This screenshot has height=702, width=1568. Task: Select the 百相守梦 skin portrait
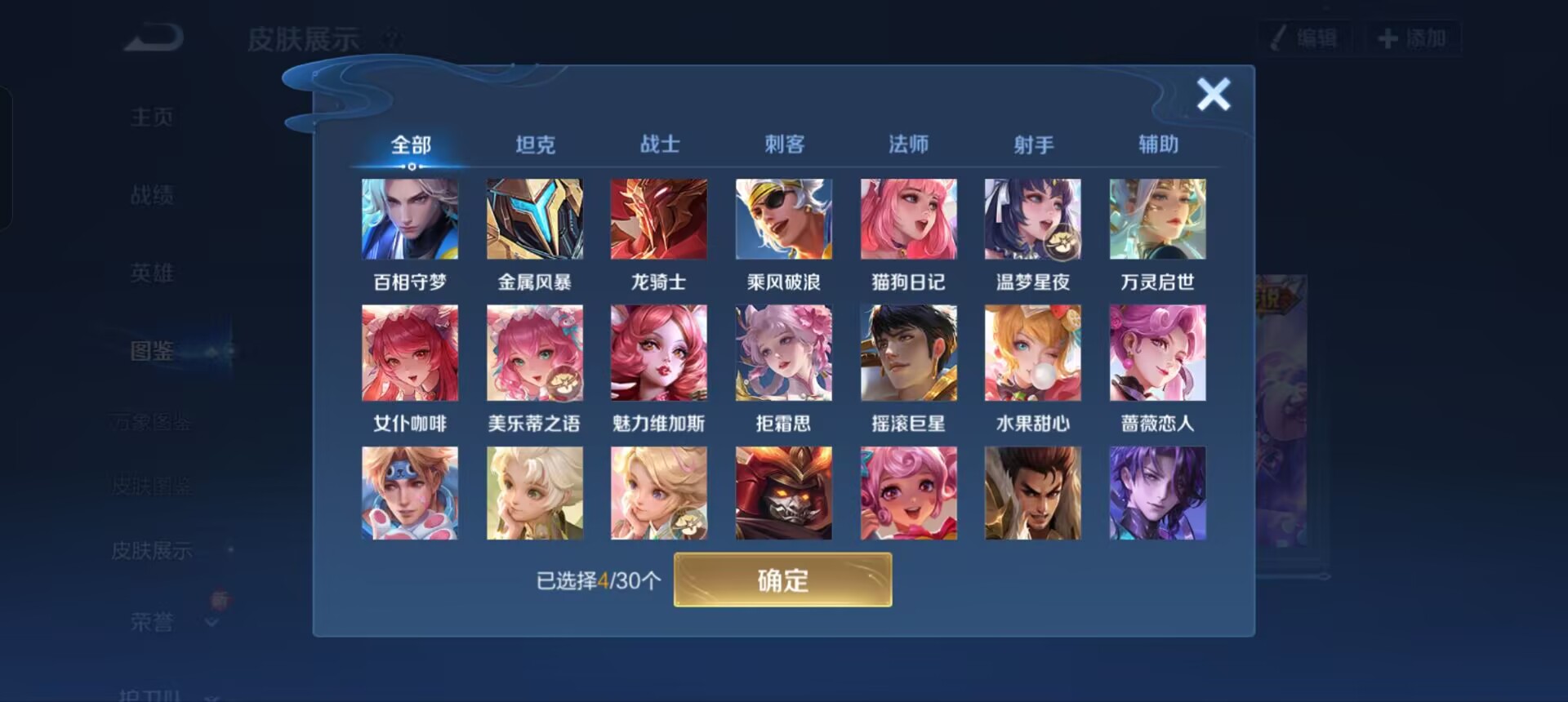(x=410, y=218)
